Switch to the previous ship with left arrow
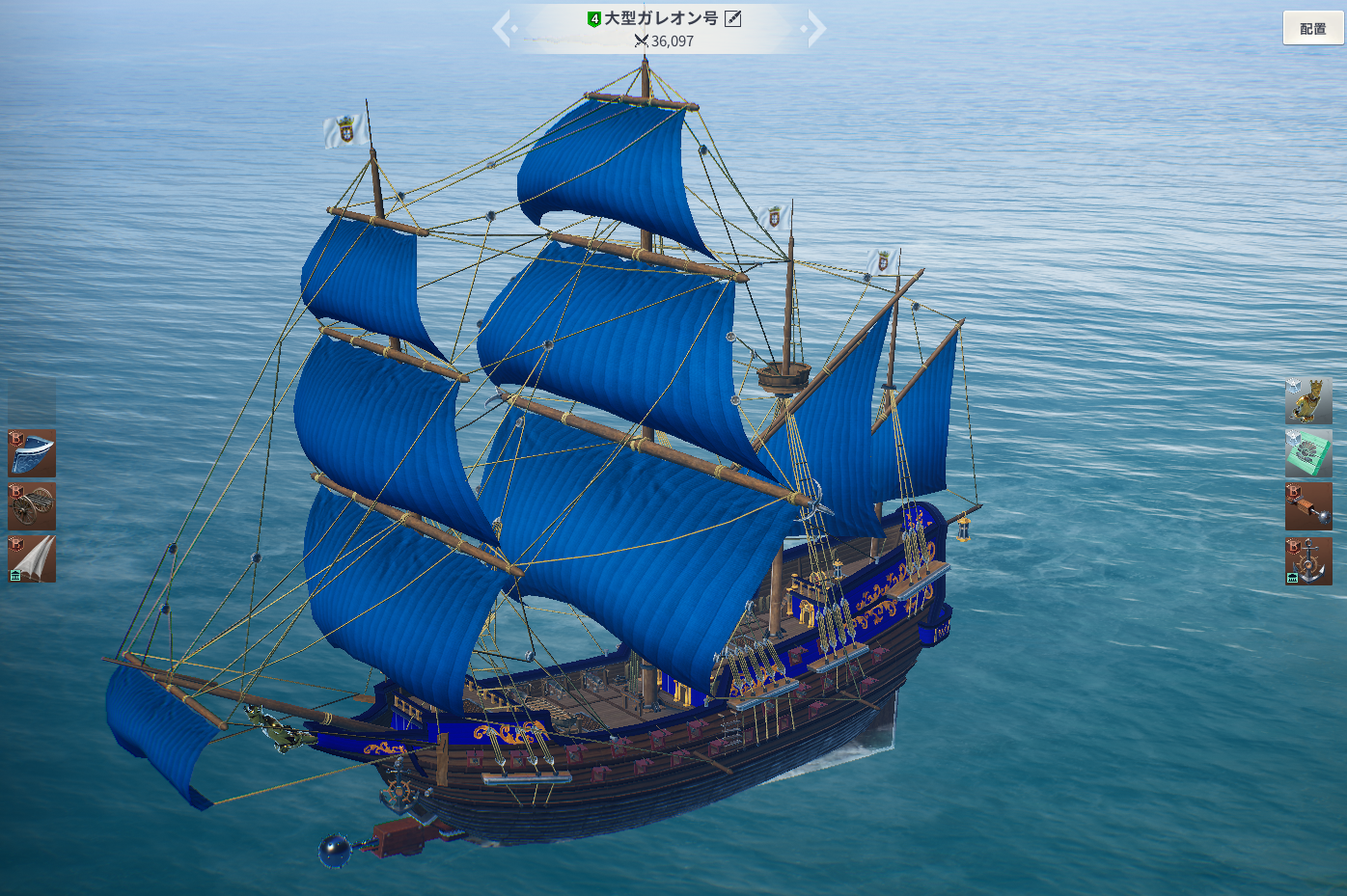Image resolution: width=1347 pixels, height=896 pixels. coord(502,29)
